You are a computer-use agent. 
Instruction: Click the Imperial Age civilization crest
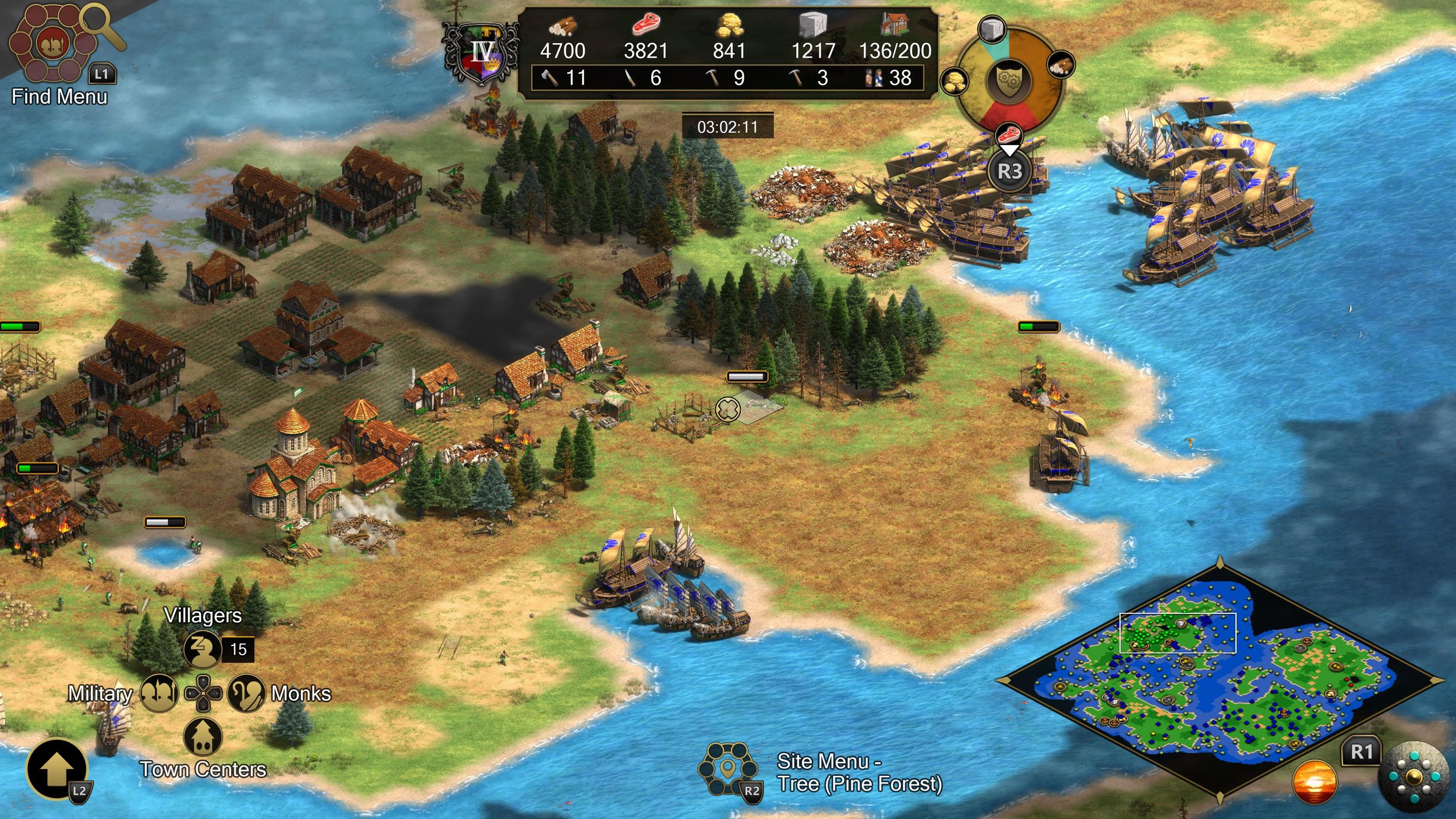coord(481,54)
